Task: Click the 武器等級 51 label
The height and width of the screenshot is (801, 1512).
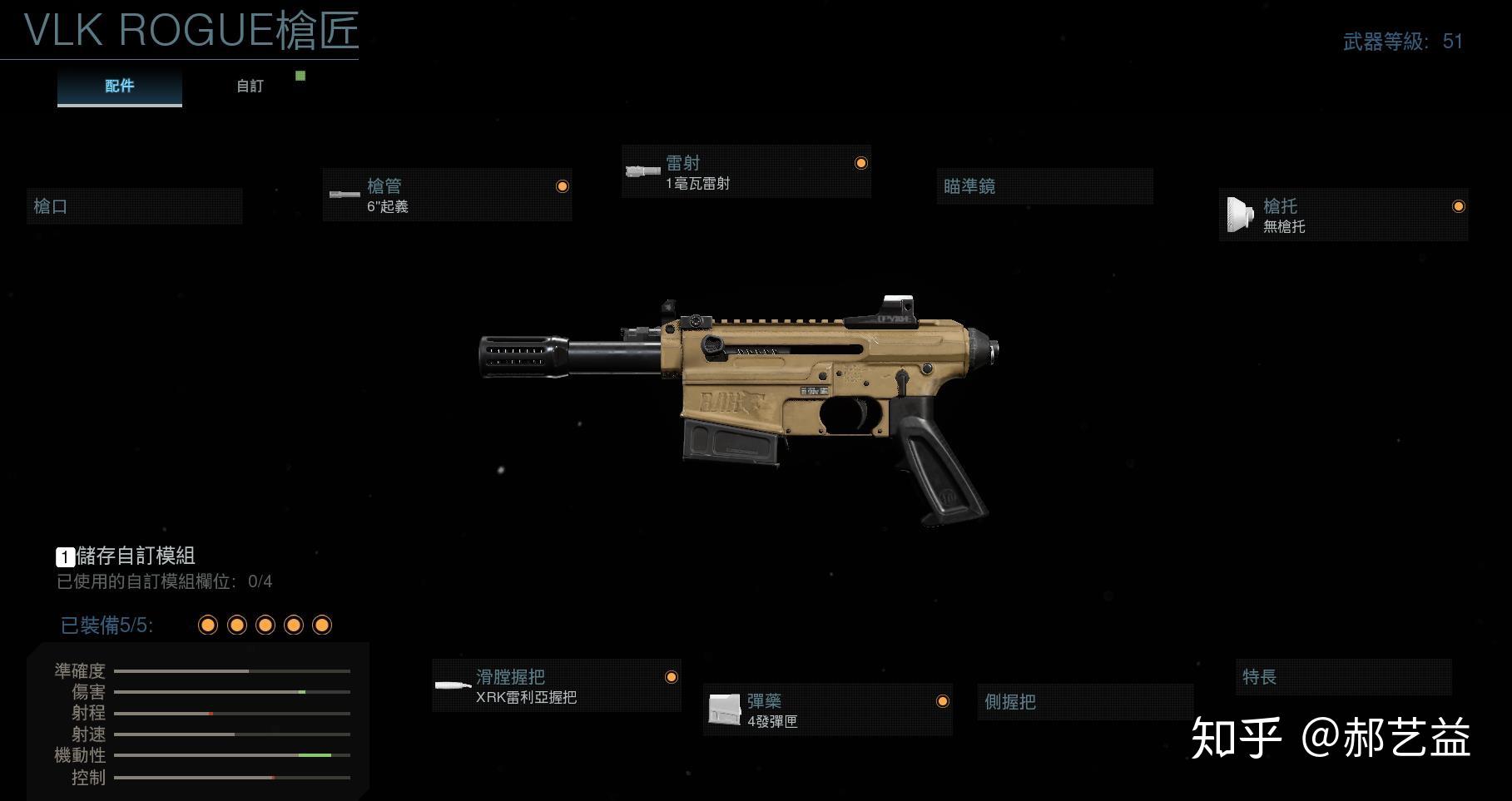Action: pos(1402,40)
